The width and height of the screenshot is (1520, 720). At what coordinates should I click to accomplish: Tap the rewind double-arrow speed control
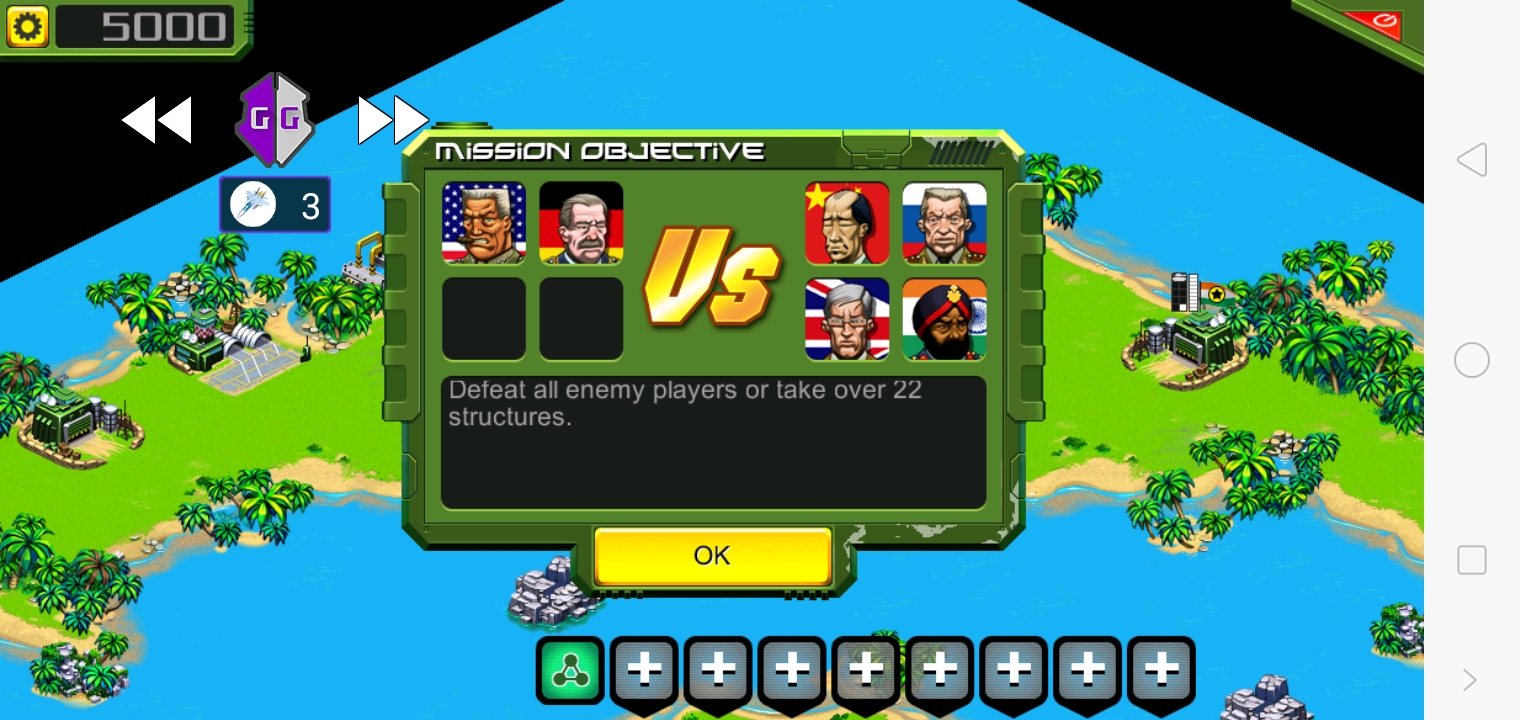tap(157, 120)
